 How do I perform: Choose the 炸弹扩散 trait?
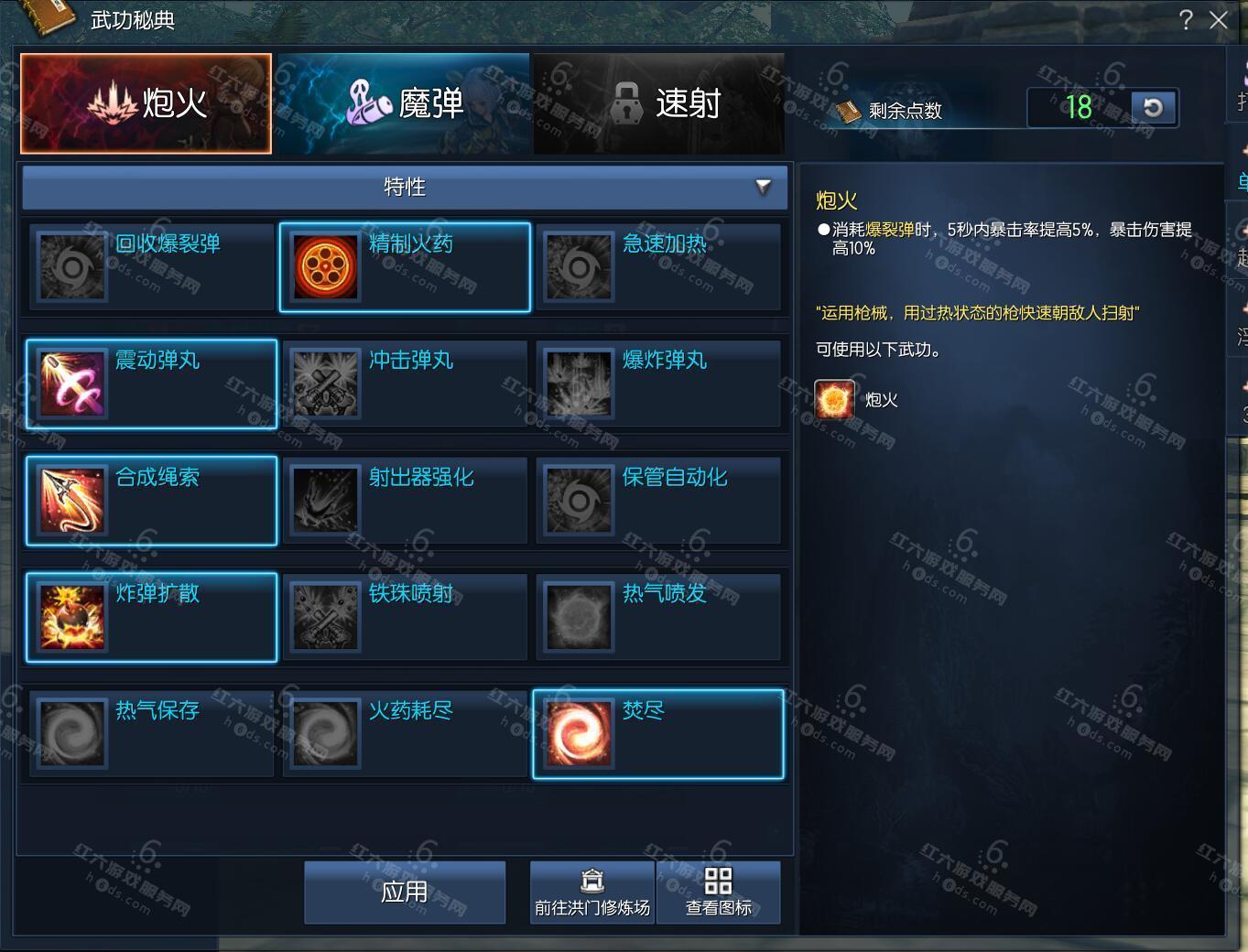[152, 616]
